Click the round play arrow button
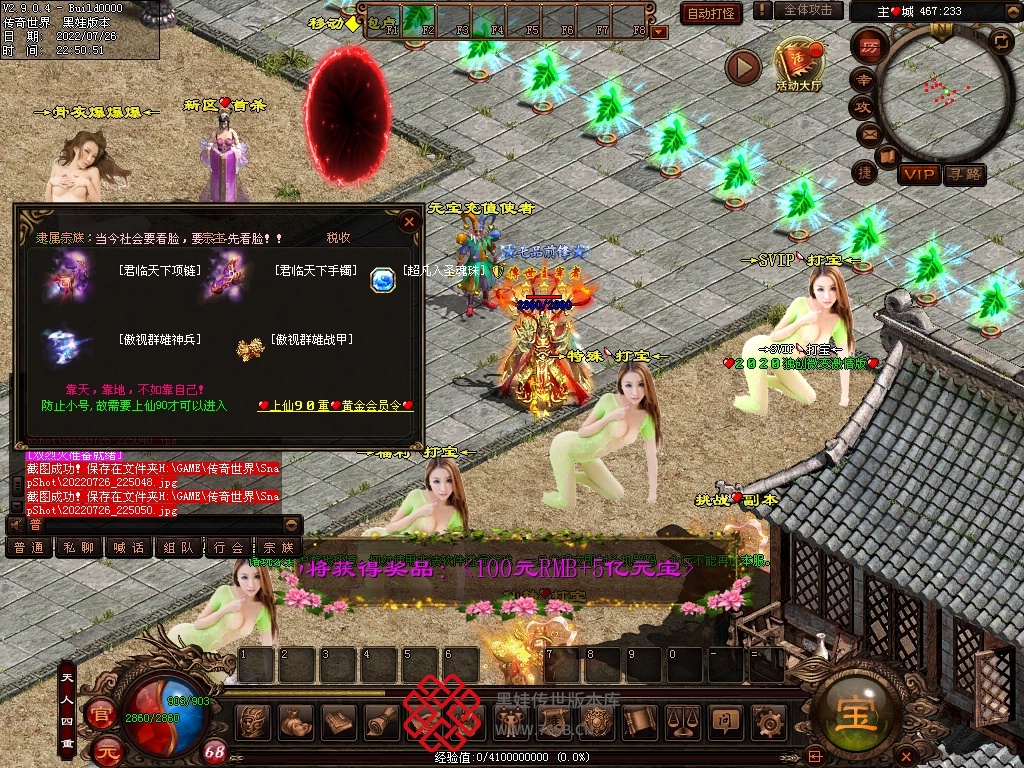Viewport: 1024px width, 768px height. coord(743,67)
